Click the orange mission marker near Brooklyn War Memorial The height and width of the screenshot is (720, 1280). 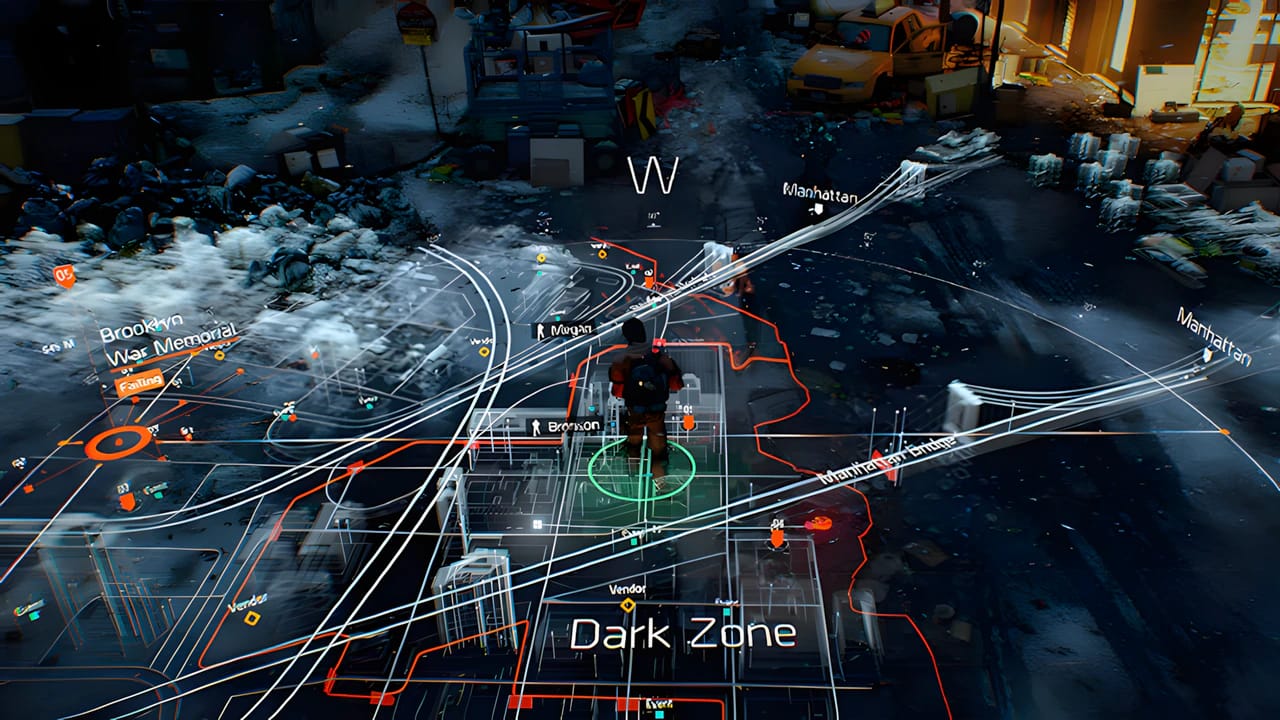(241, 370)
